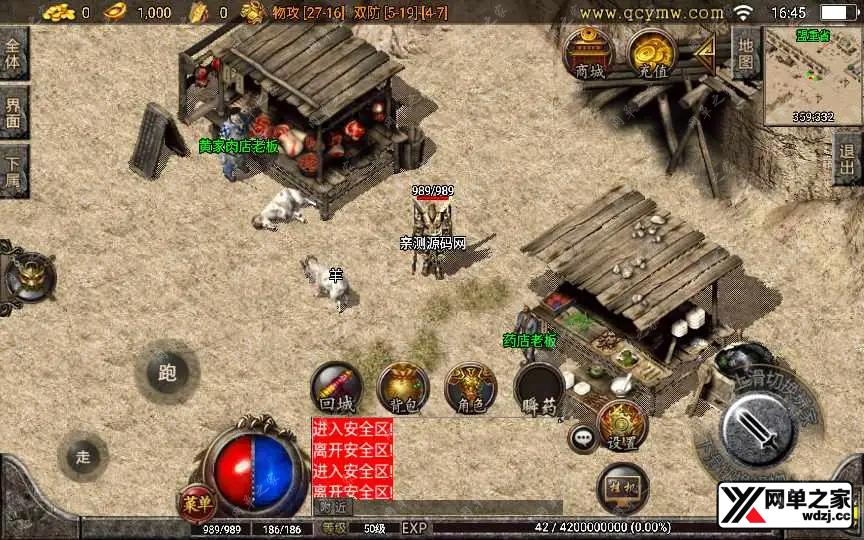Toggle the 跑 run button
Screen dimensions: 864x540
click(167, 372)
